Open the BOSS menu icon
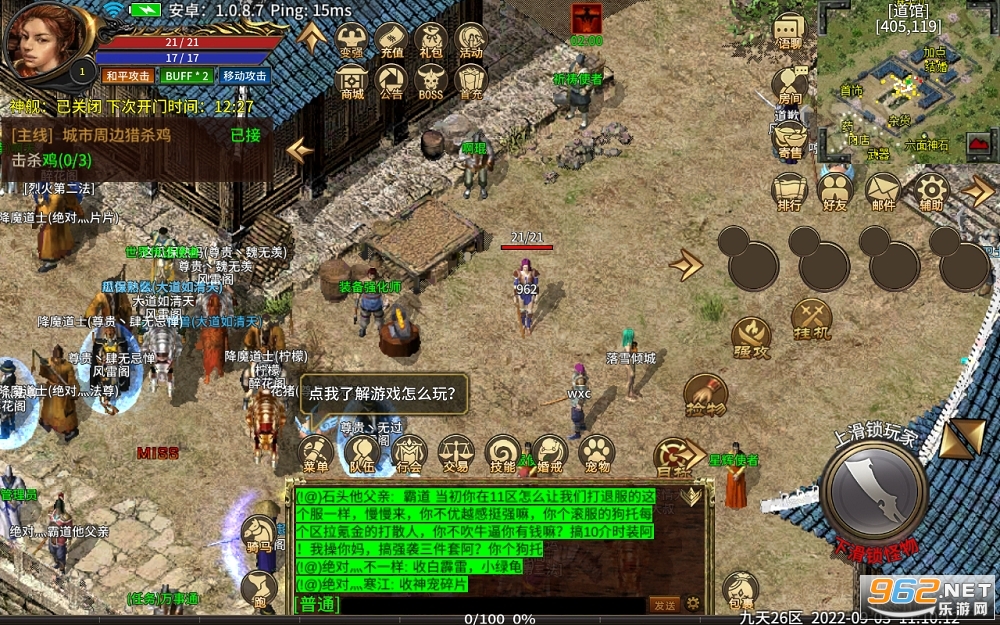This screenshot has height=625, width=1000. (430, 82)
